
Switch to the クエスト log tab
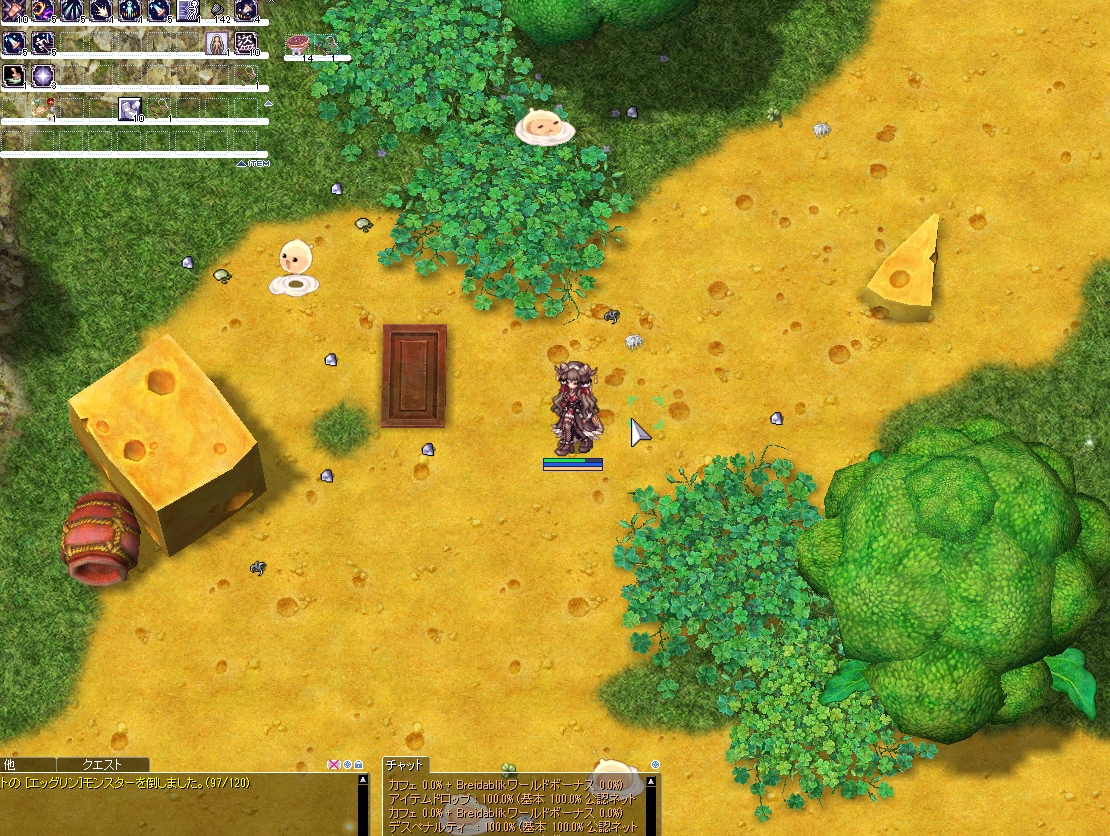click(101, 765)
